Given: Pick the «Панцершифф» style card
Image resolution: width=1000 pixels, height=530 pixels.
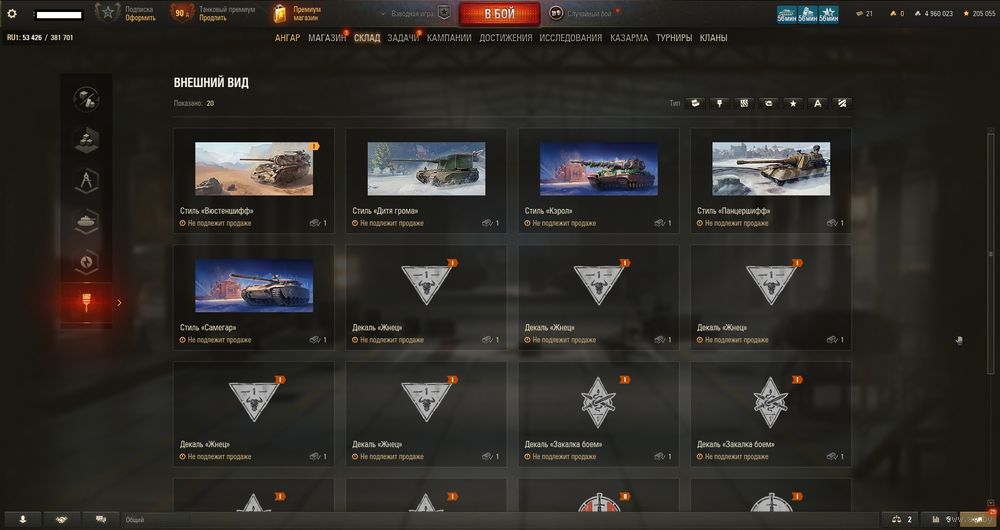Looking at the screenshot, I should 770,168.
